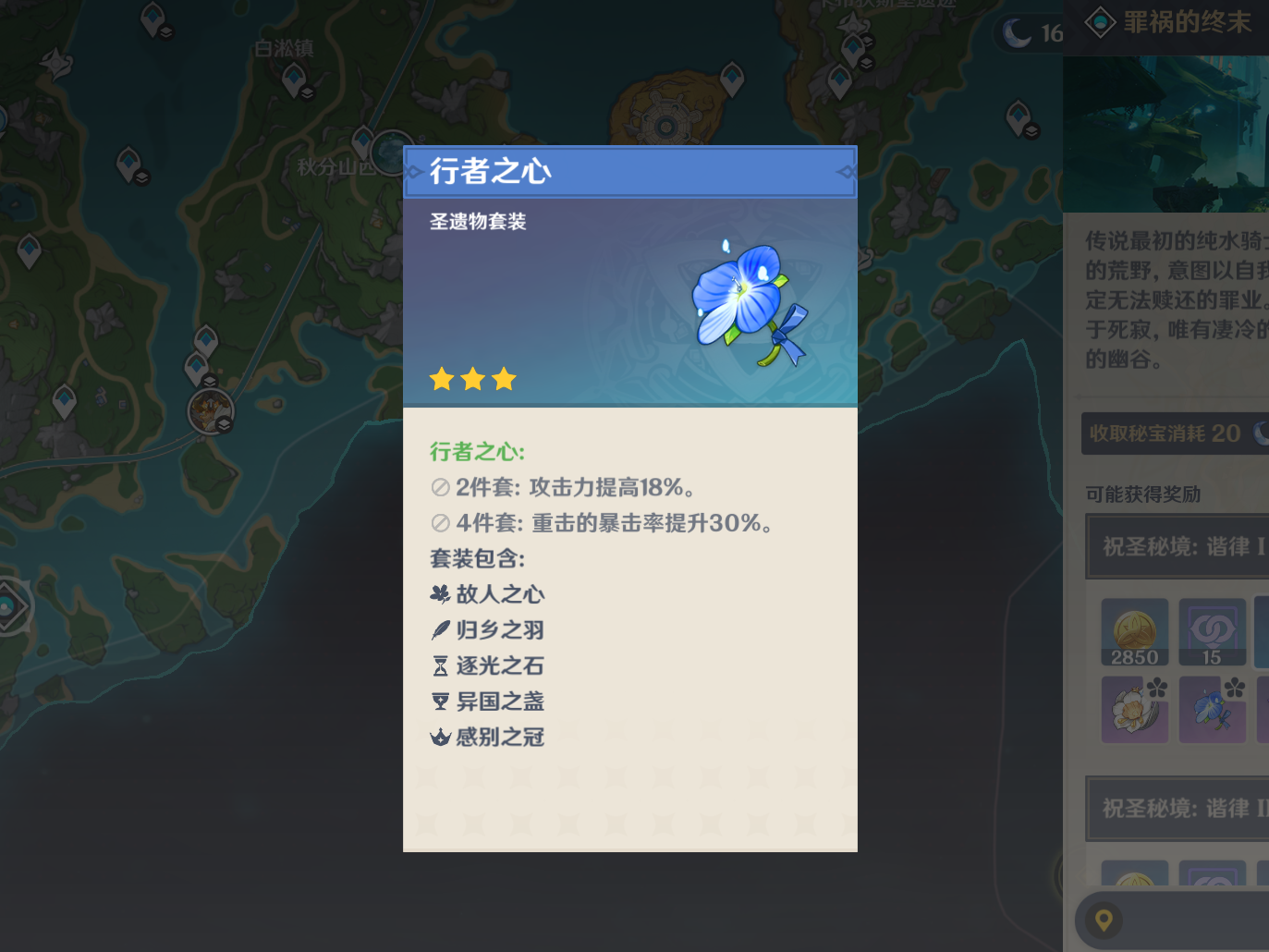Toggle the 4件套 set bonus indicator circle
Viewport: 1269px width, 952px height.
click(440, 522)
